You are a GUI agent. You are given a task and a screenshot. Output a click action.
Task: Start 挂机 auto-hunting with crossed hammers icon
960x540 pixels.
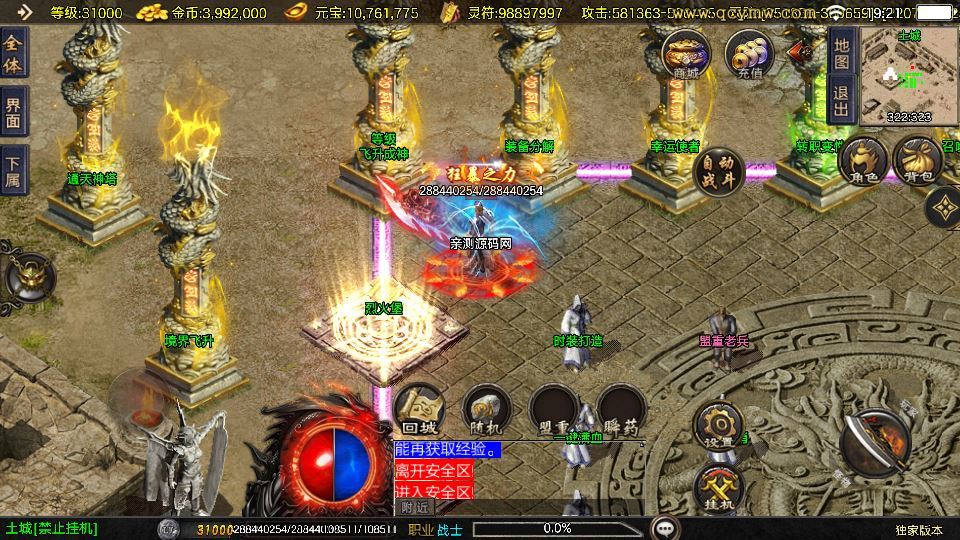(x=717, y=489)
